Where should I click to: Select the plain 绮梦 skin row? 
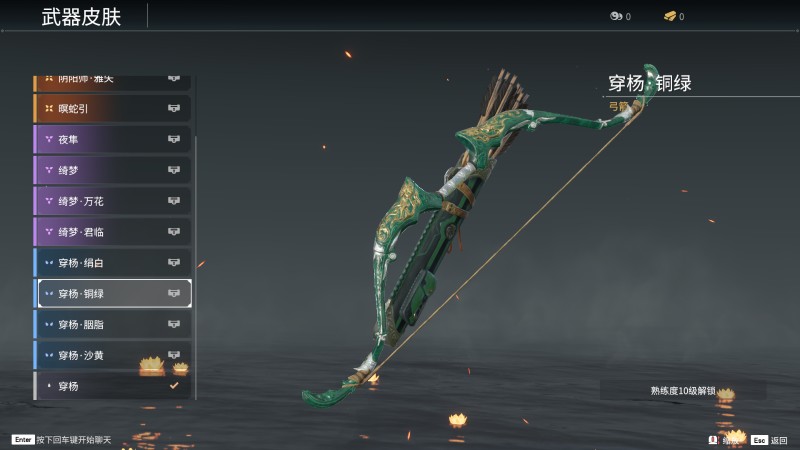click(112, 170)
